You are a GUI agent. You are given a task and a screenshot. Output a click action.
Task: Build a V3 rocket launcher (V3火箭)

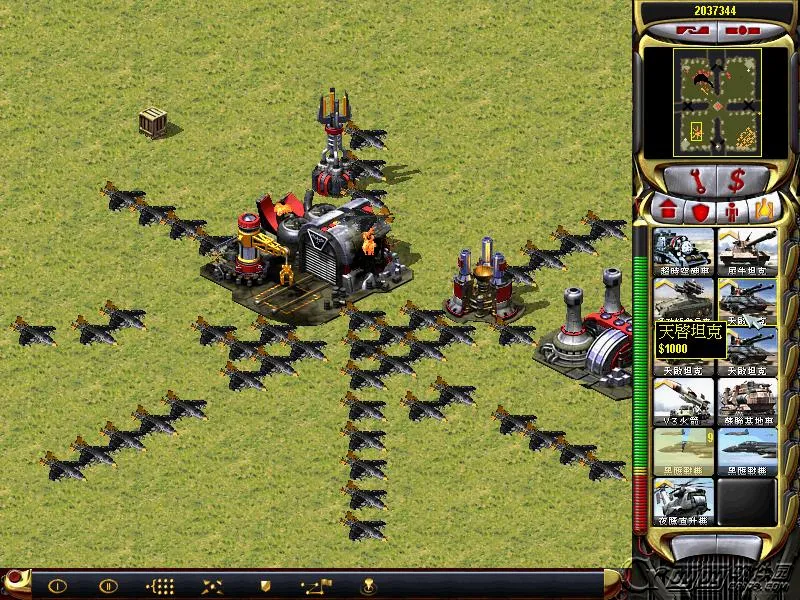(684, 402)
